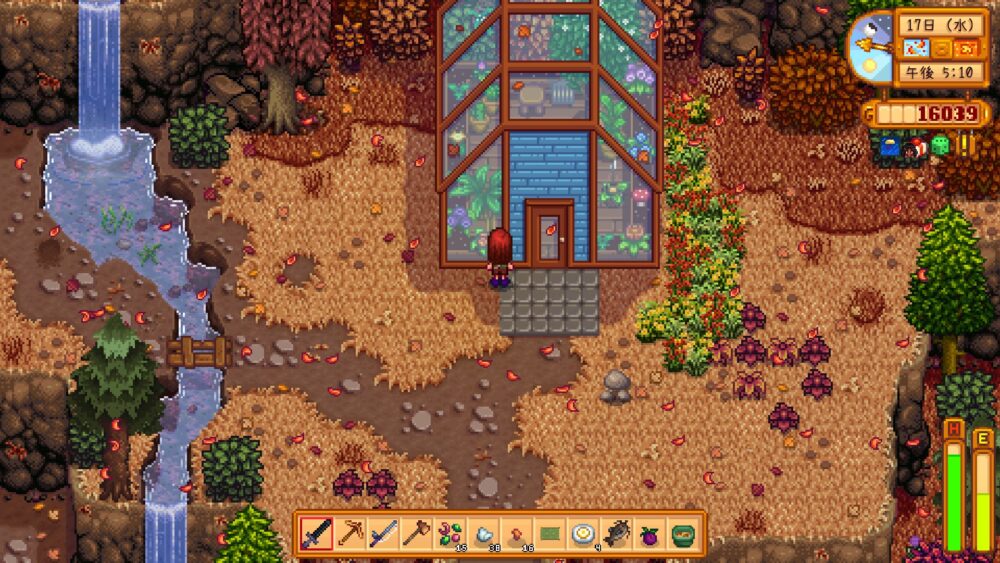Choose the green square item slot
Viewport: 1000px width, 563px height.
pyautogui.click(x=549, y=534)
